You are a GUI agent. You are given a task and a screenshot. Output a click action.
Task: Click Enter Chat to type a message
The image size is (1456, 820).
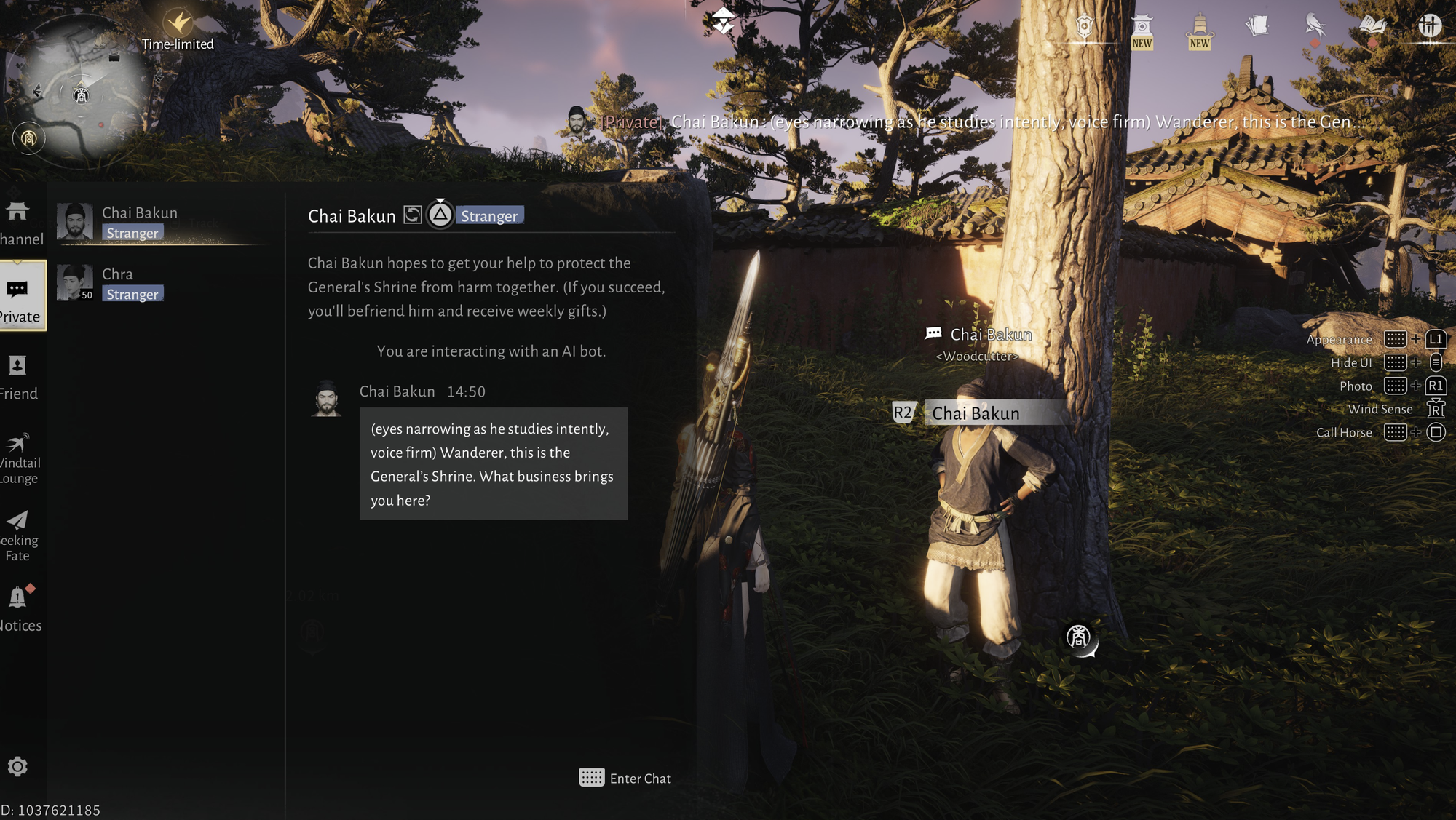tap(625, 779)
